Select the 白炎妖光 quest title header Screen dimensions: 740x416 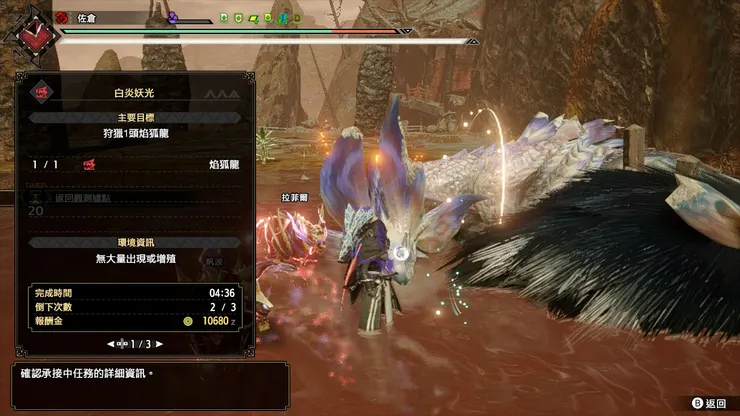[x=133, y=92]
